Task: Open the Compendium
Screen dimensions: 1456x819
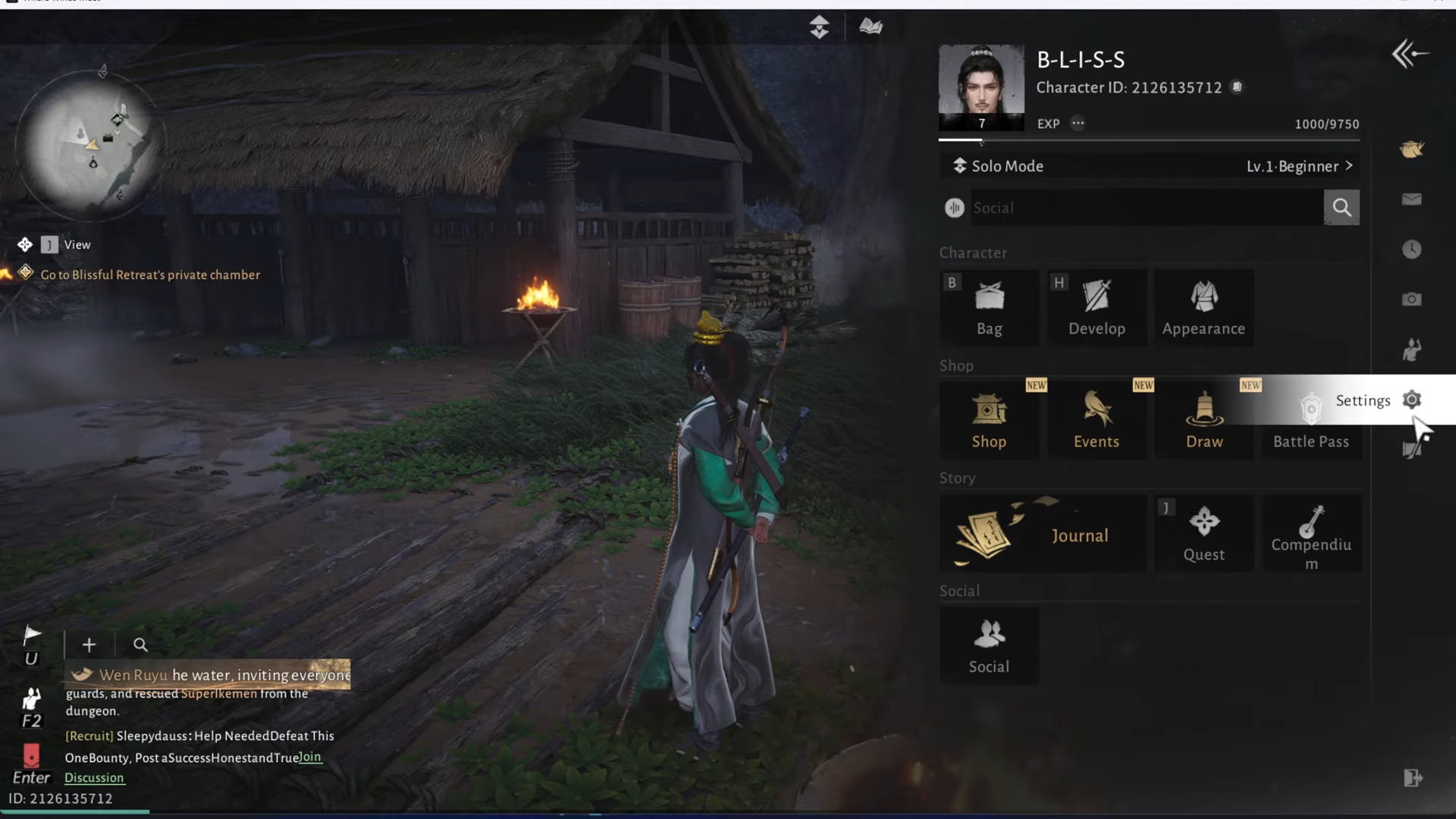Action: (1311, 534)
